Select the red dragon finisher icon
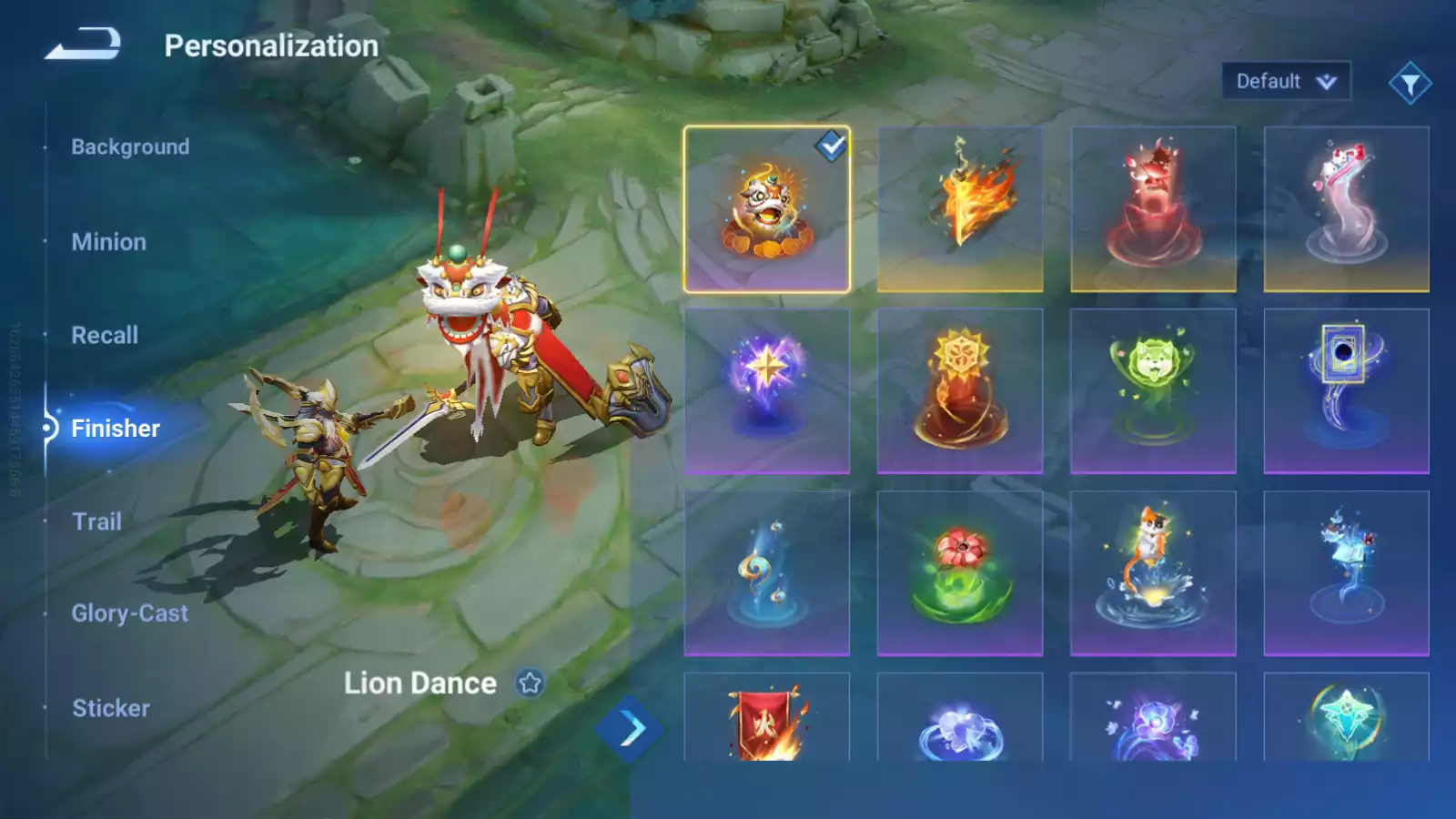The image size is (1456, 819). [1153, 206]
